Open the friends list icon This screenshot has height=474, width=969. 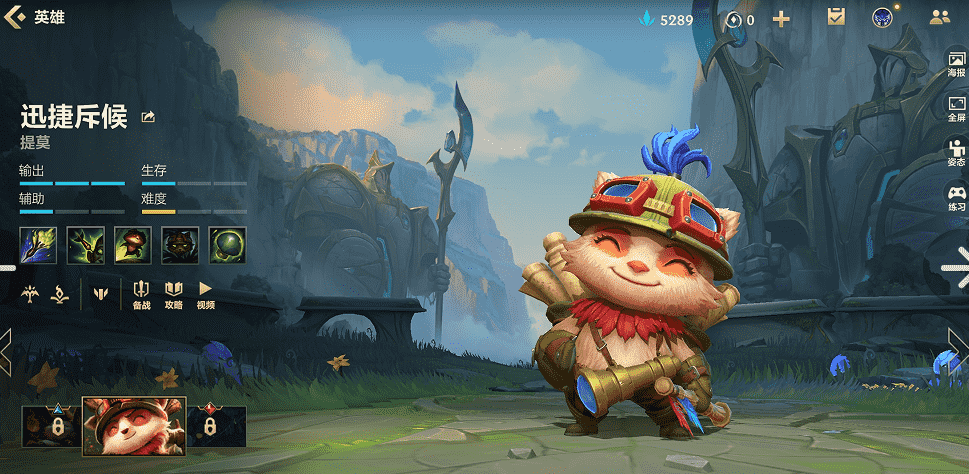939,17
